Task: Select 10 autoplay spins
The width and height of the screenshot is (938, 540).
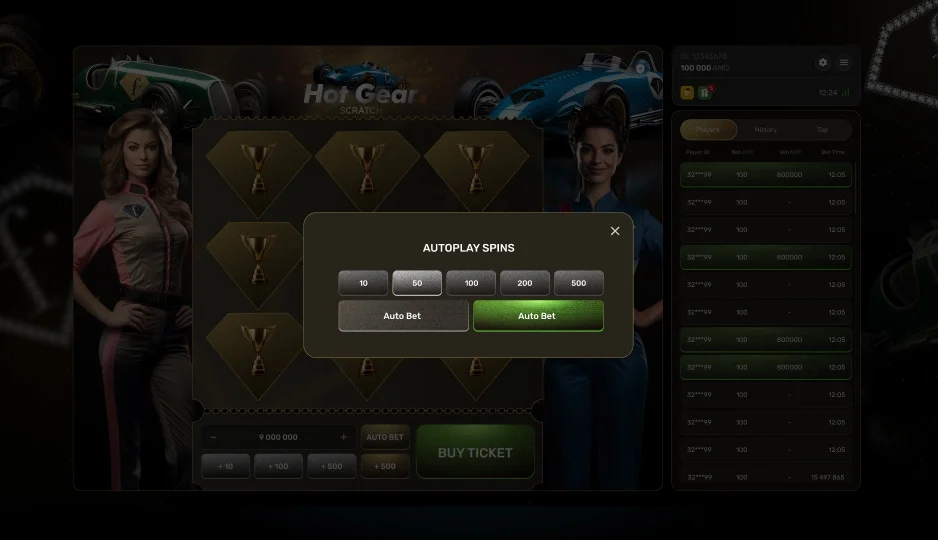Action: pos(363,283)
